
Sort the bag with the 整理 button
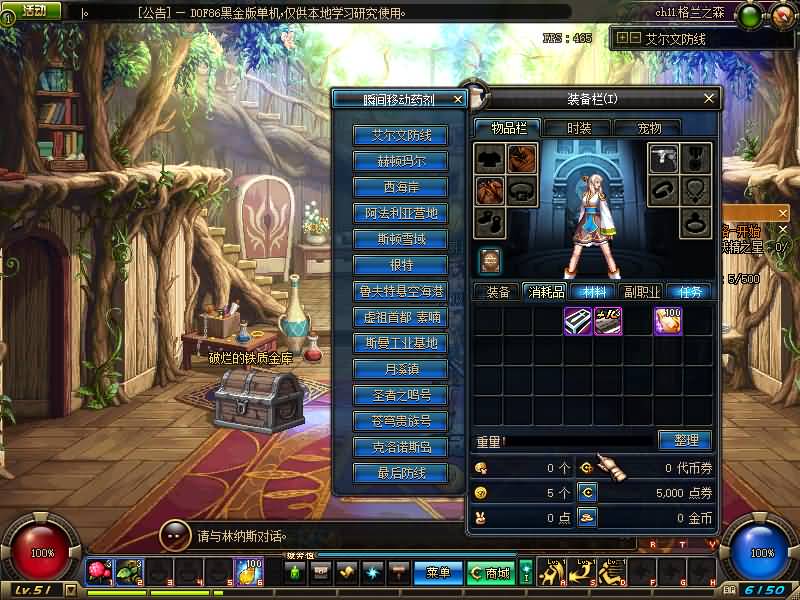point(684,440)
